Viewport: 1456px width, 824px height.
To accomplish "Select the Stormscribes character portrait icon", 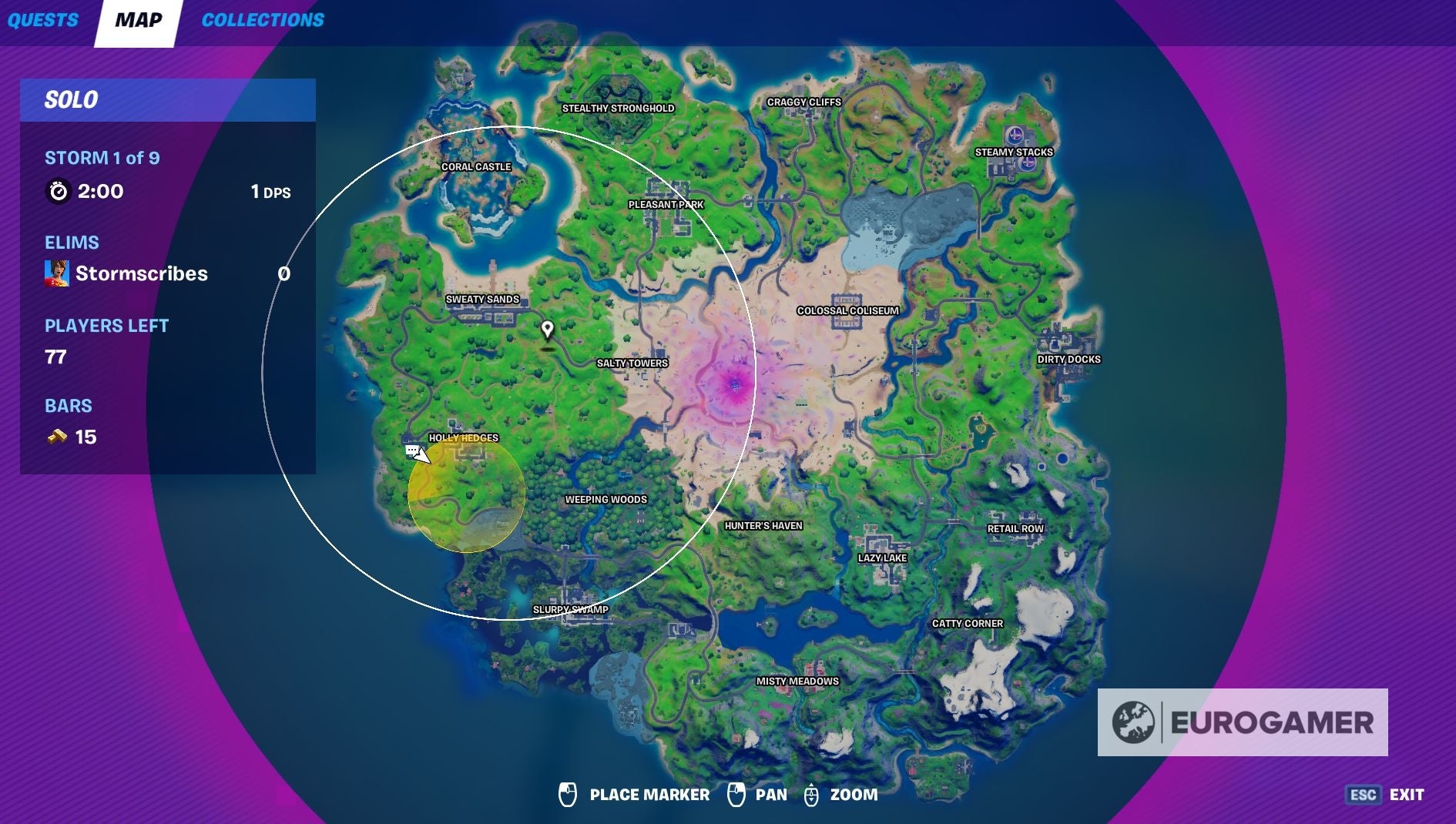I will [58, 273].
